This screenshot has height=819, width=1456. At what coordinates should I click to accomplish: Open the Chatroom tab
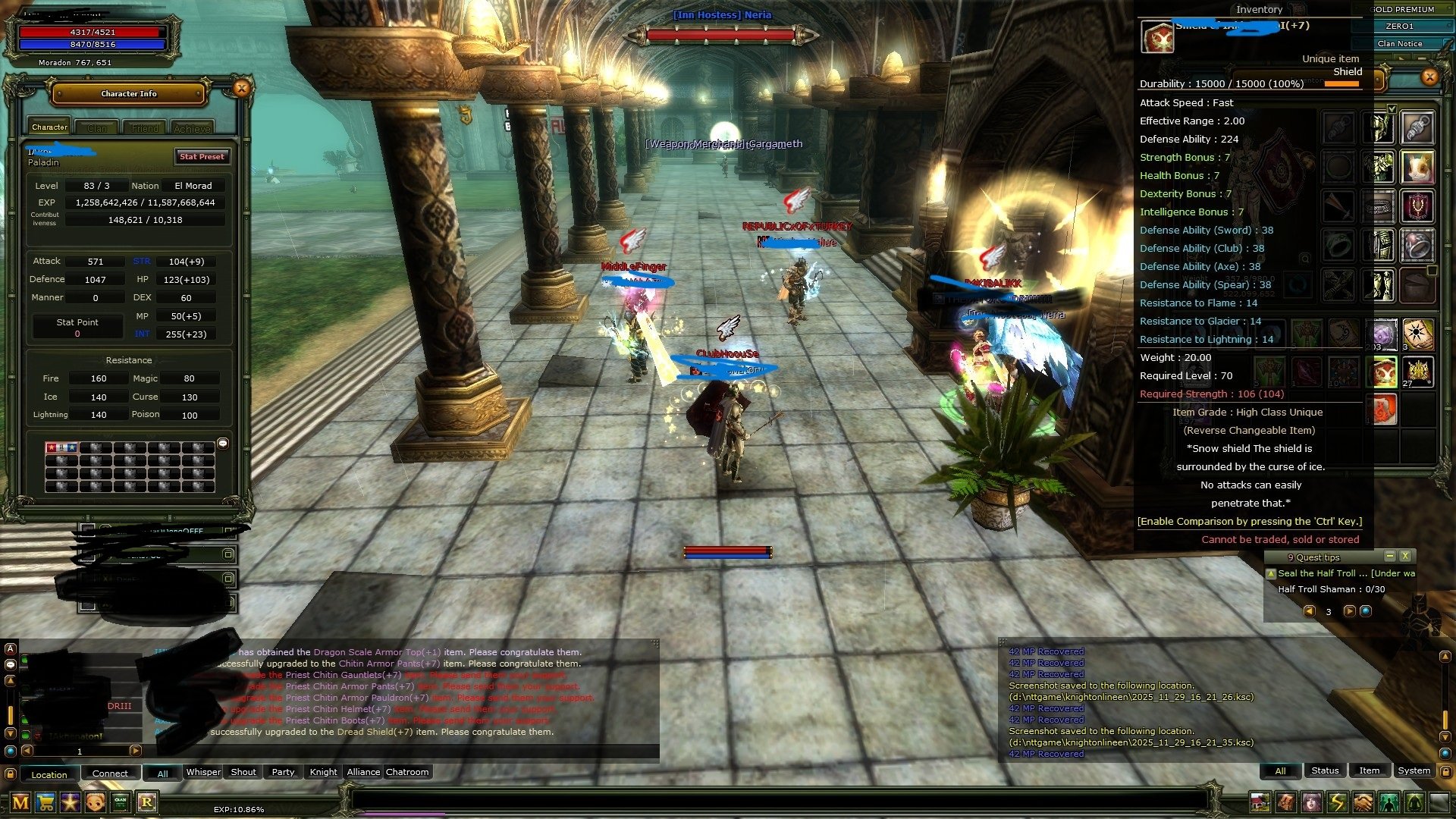click(407, 772)
